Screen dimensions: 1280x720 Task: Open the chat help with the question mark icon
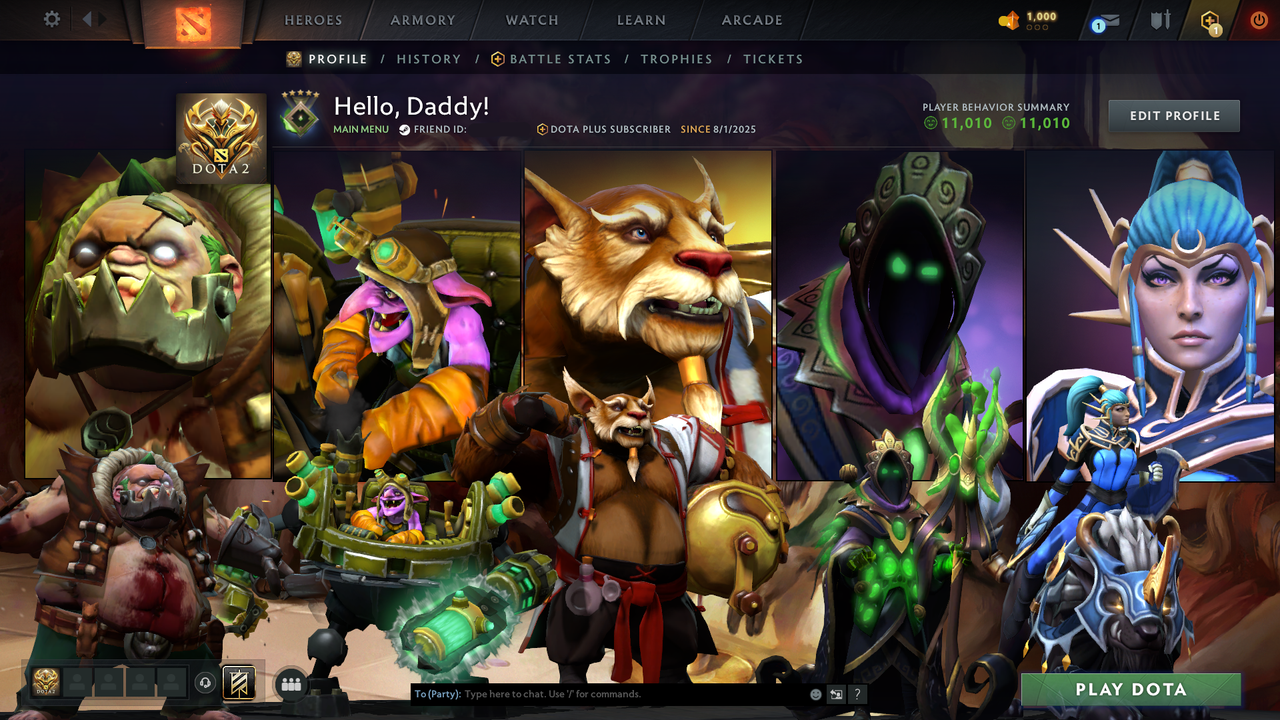point(857,694)
